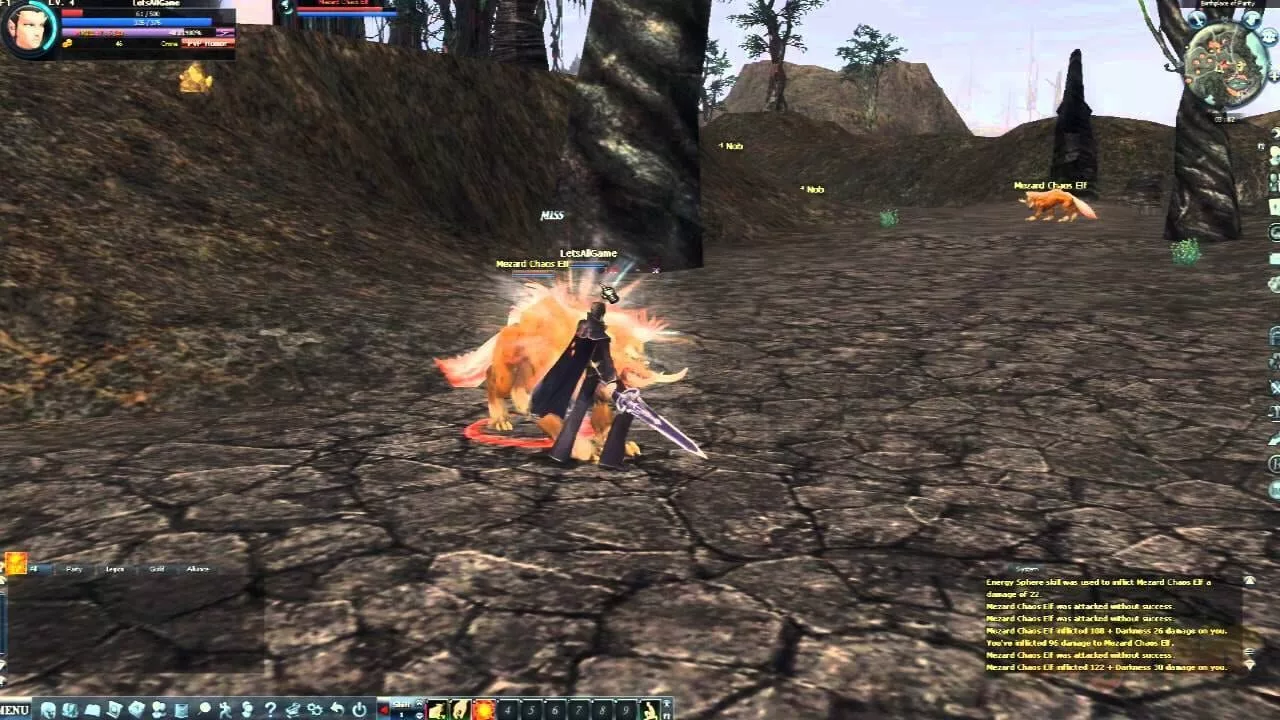The image size is (1280, 720).
Task: Click the power/logout icon at toolbar's end
Action: click(x=358, y=708)
